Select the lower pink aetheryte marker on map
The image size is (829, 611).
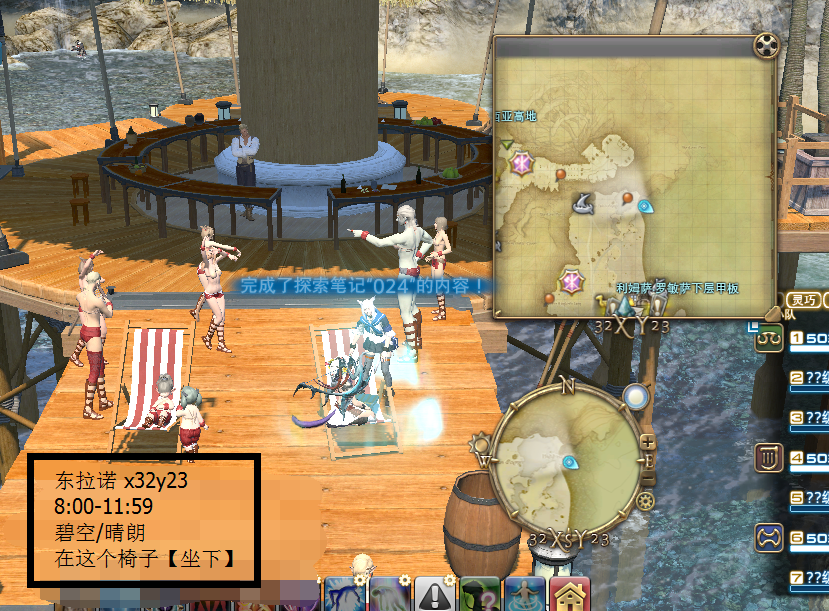(572, 280)
